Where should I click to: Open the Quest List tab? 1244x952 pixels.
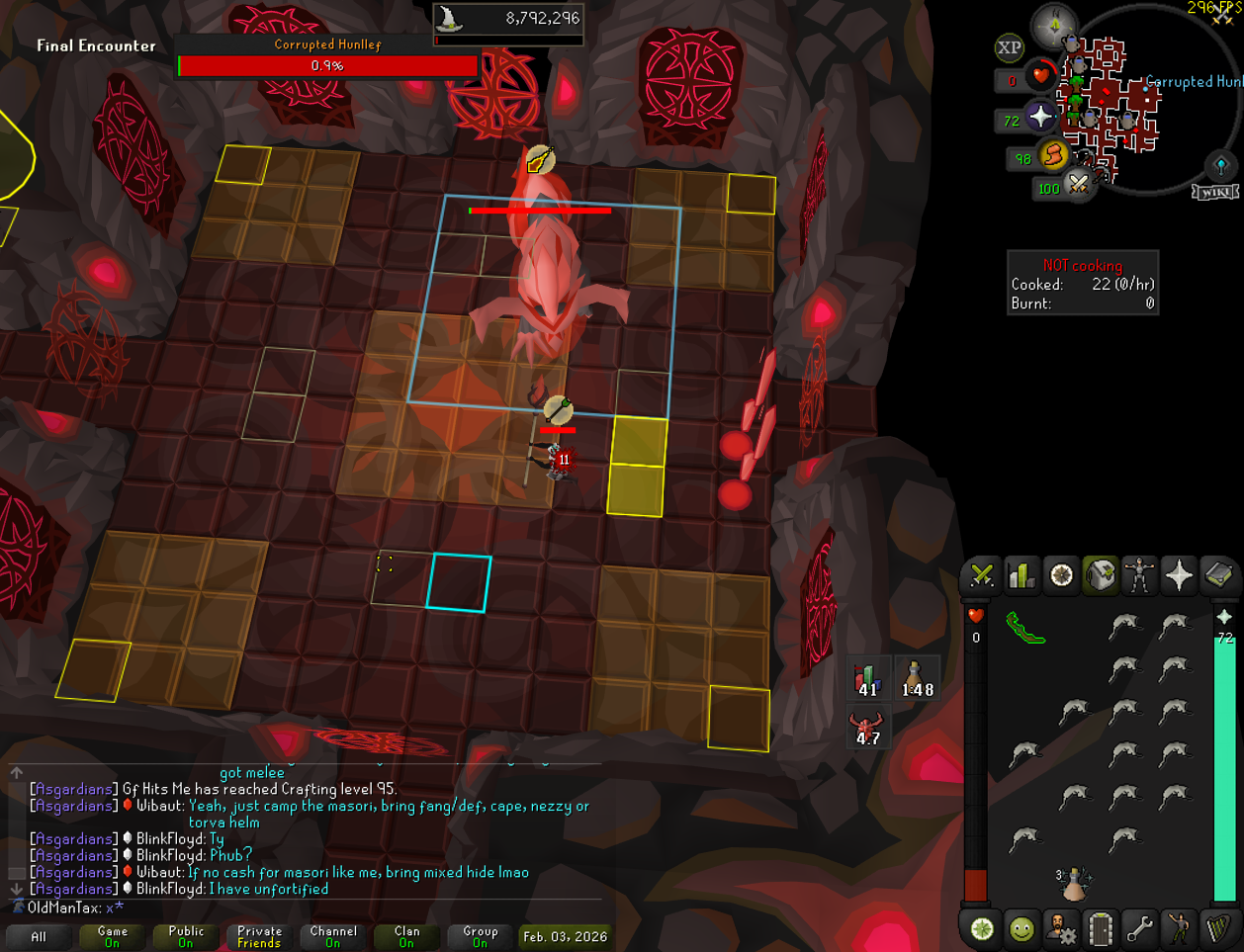pos(1061,575)
